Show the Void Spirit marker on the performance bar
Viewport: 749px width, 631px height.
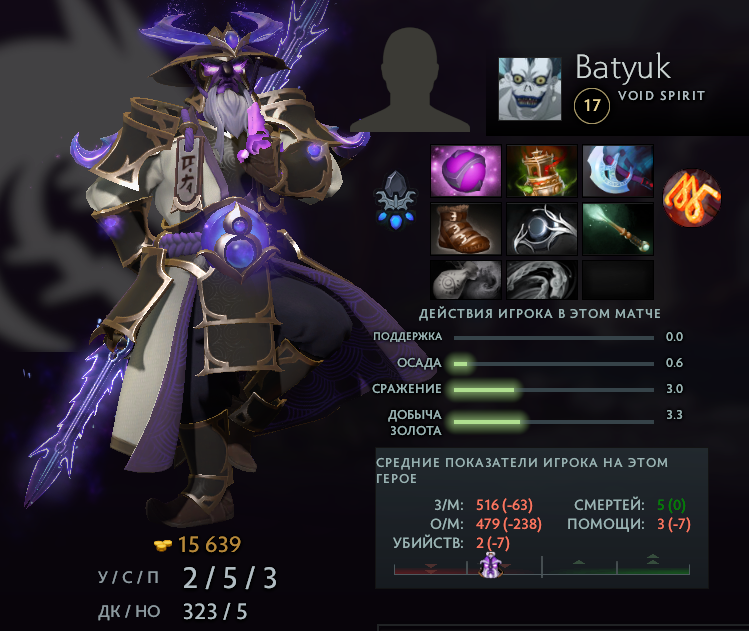490,567
